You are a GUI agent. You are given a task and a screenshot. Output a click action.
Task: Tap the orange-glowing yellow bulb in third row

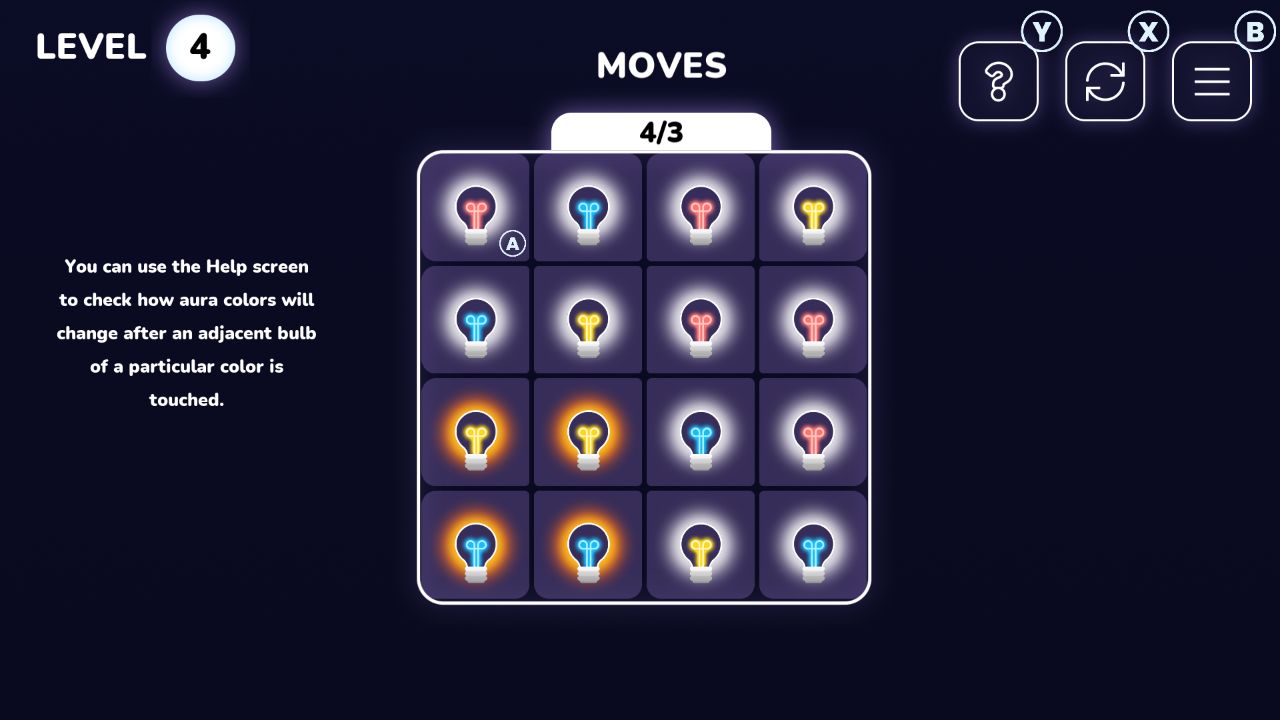pos(475,432)
